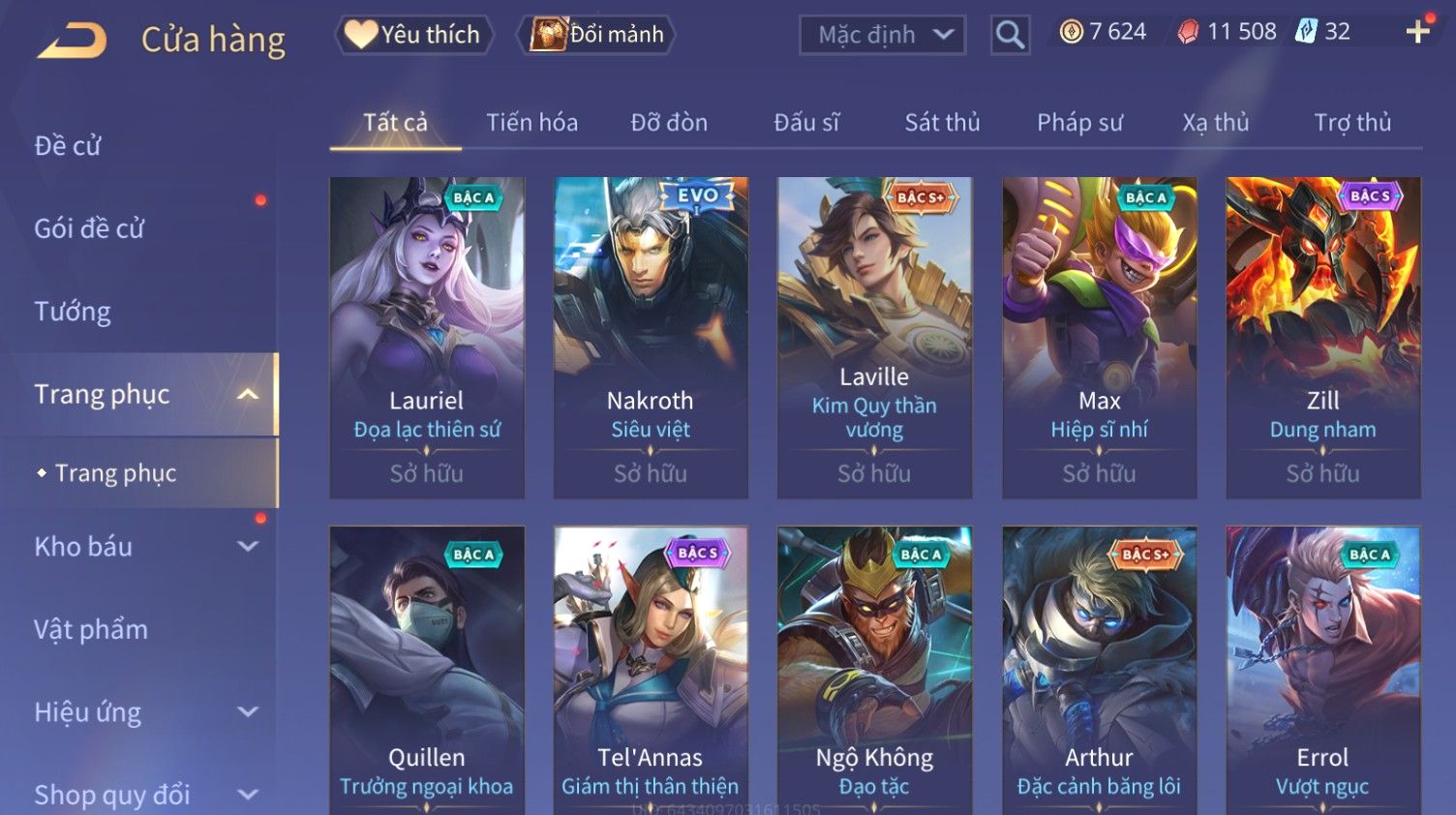Screen dimensions: 1456x815
Task: Switch to the Đỡ đòn tab
Action: pos(669,123)
